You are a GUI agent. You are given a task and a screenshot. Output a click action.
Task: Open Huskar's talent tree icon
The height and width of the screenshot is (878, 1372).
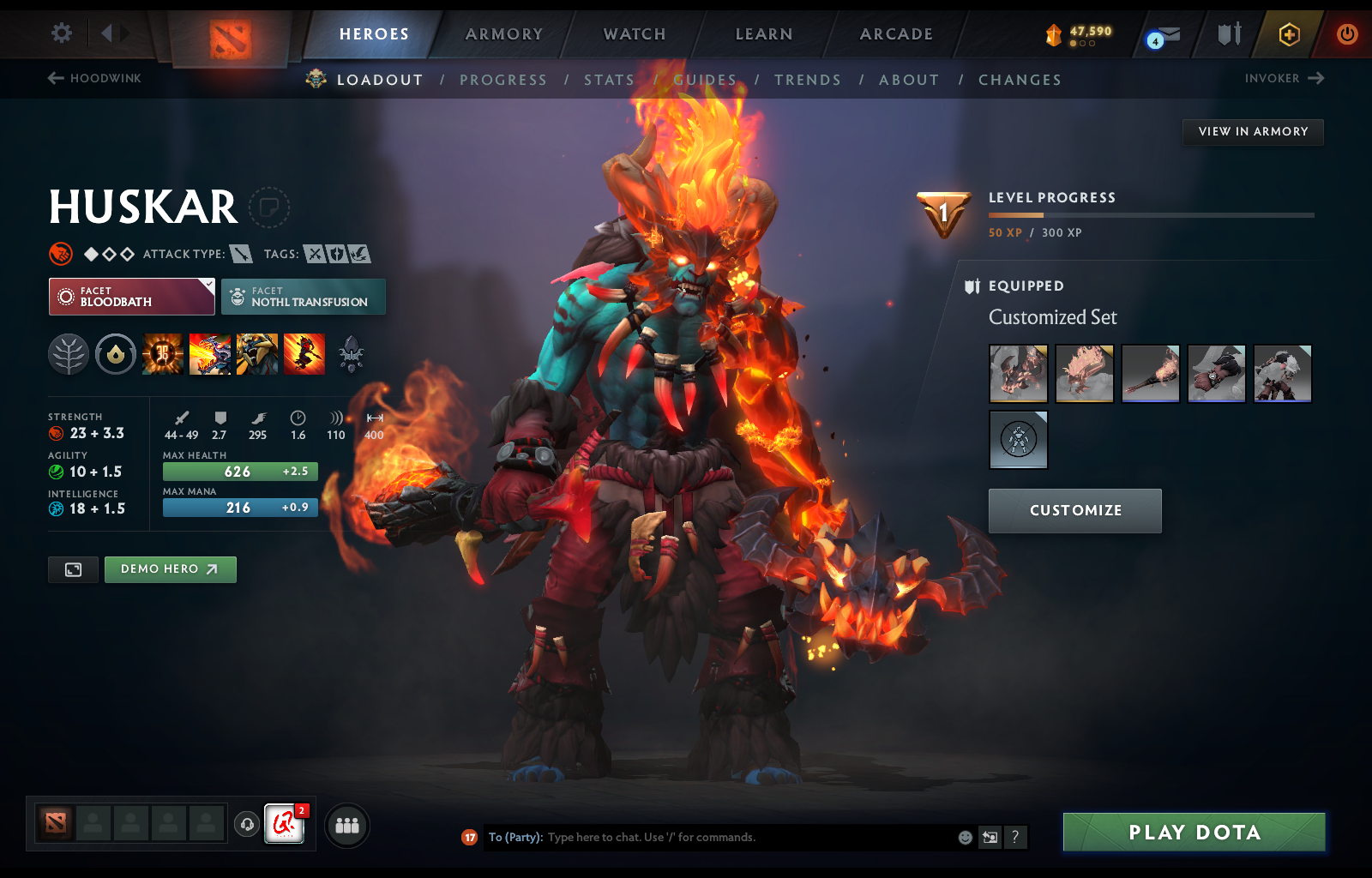pyautogui.click(x=69, y=353)
